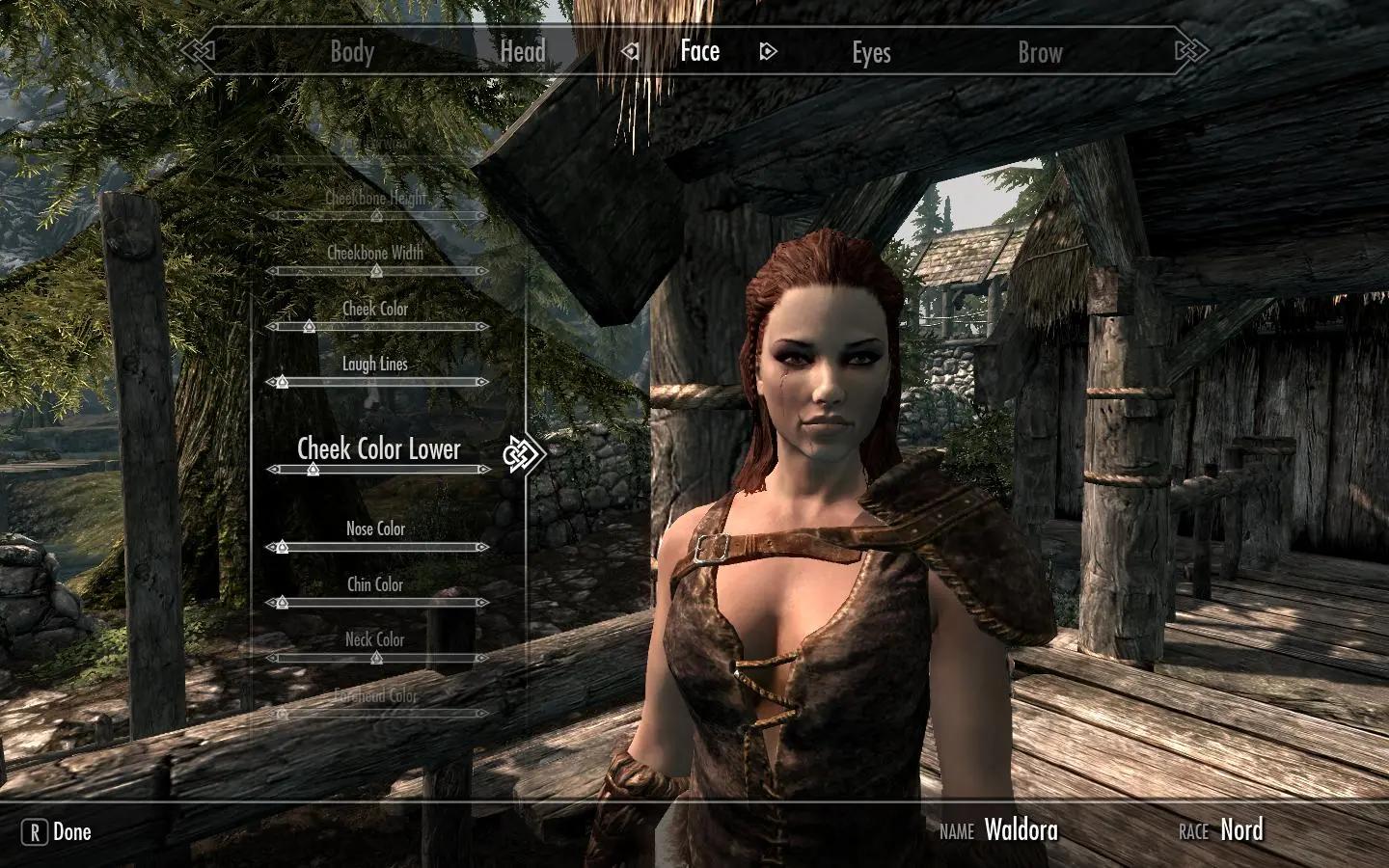The width and height of the screenshot is (1389, 868).
Task: Adjust the Cheekbone Width slider
Action: click(x=377, y=272)
